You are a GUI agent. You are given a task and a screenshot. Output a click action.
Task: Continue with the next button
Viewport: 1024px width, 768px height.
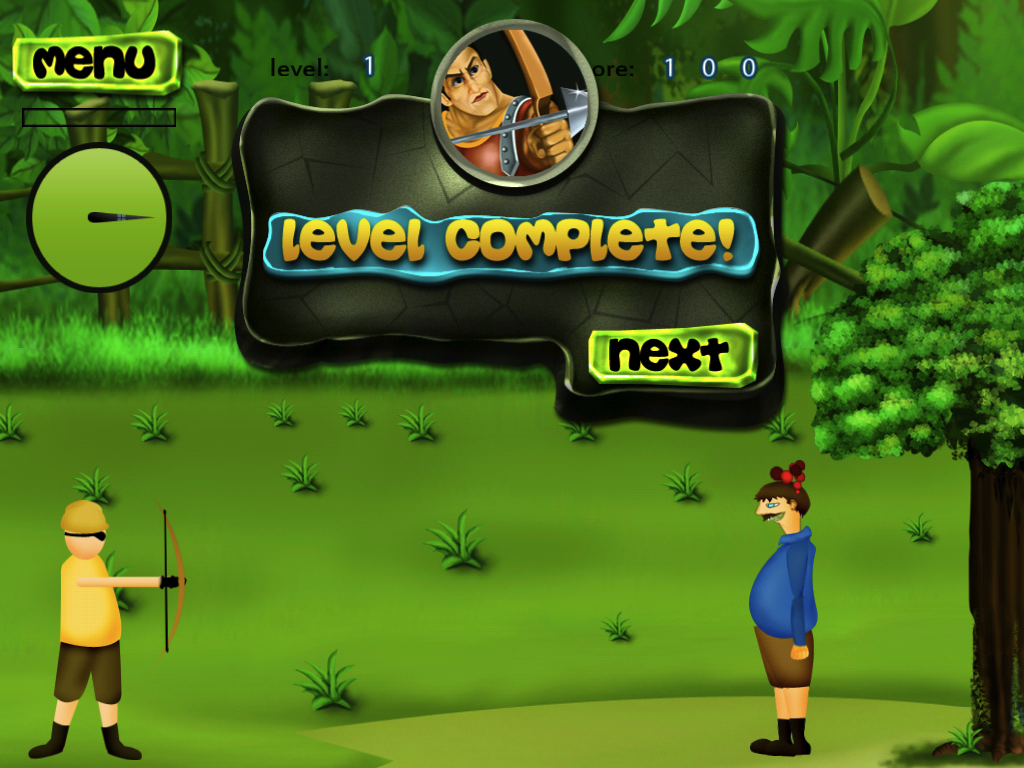tap(671, 354)
